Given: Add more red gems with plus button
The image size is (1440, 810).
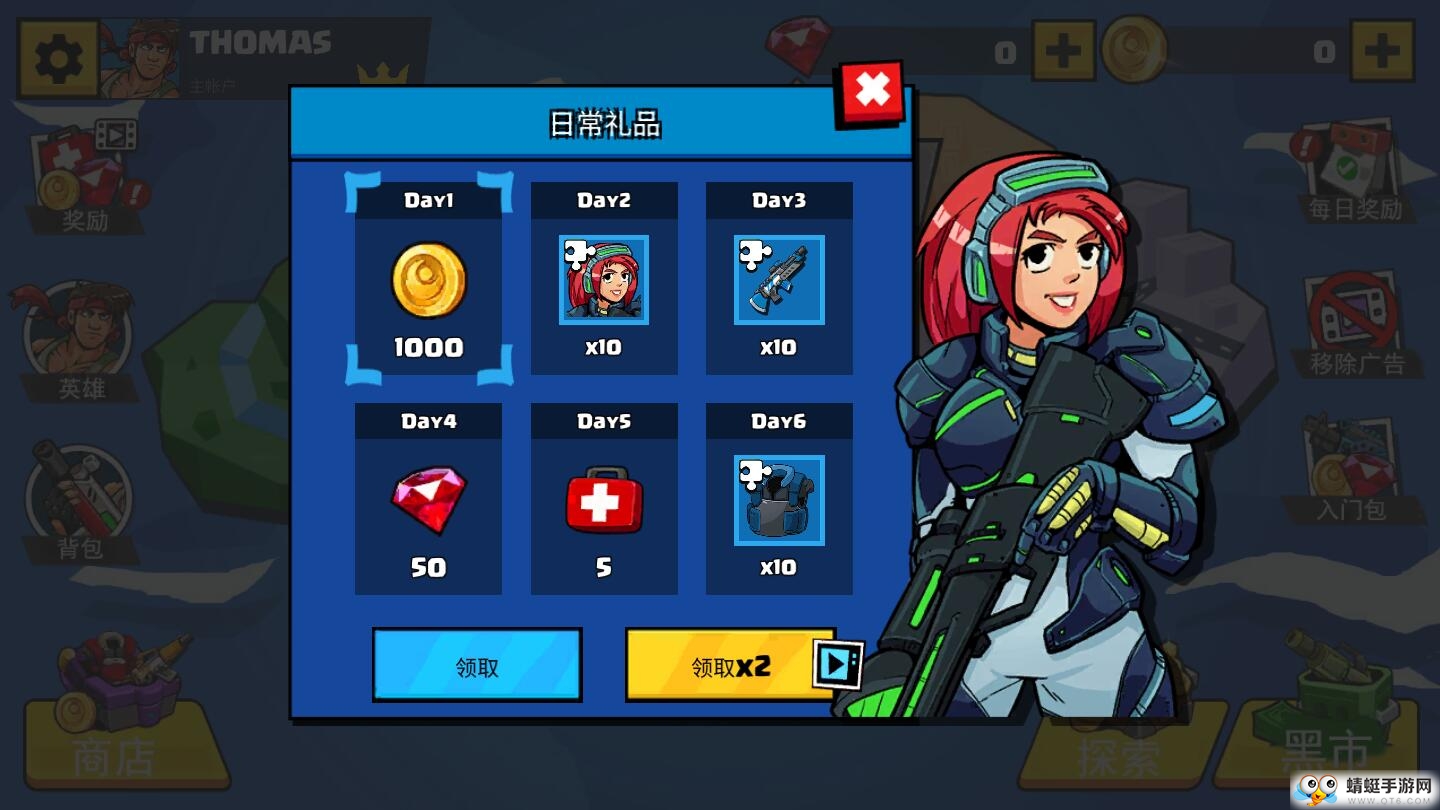Looking at the screenshot, I should 1062,50.
